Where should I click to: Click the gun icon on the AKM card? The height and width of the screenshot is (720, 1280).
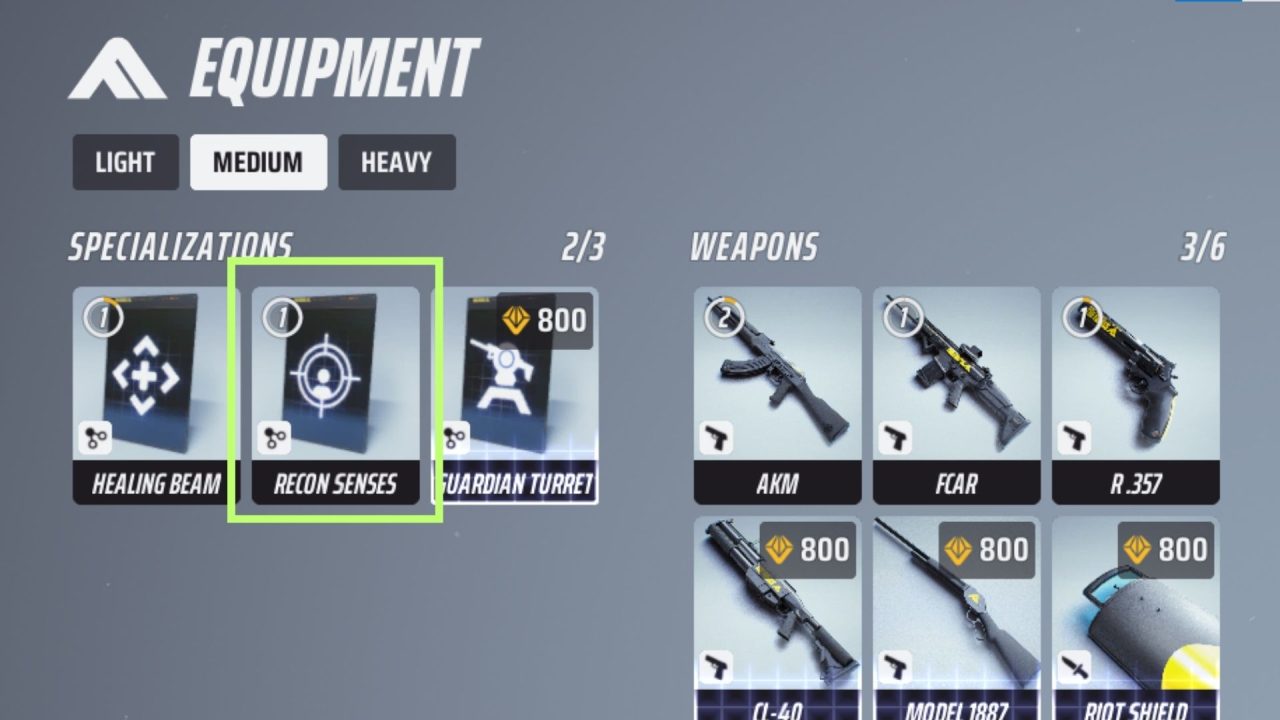(x=716, y=437)
